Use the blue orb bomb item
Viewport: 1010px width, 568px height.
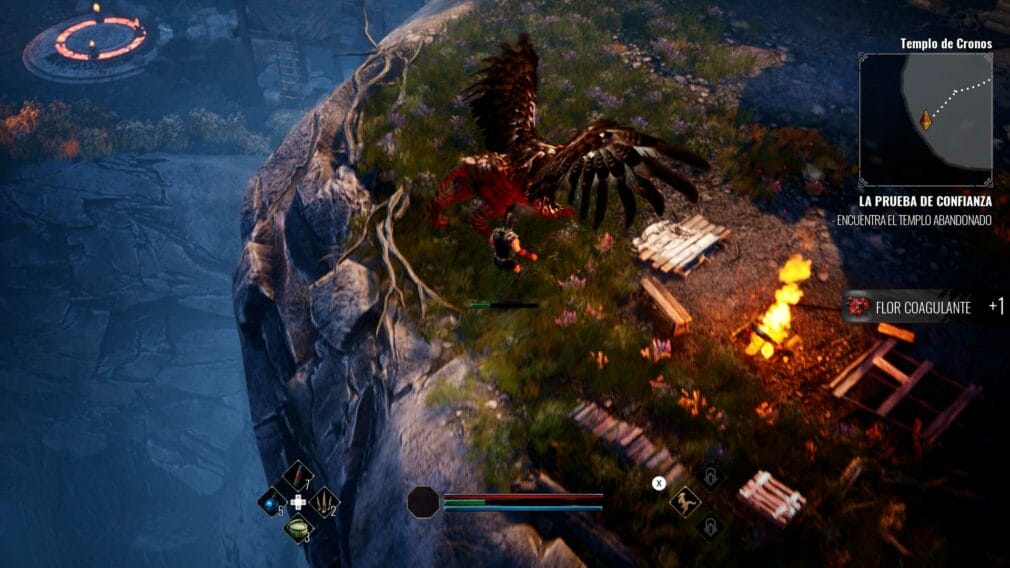click(272, 501)
